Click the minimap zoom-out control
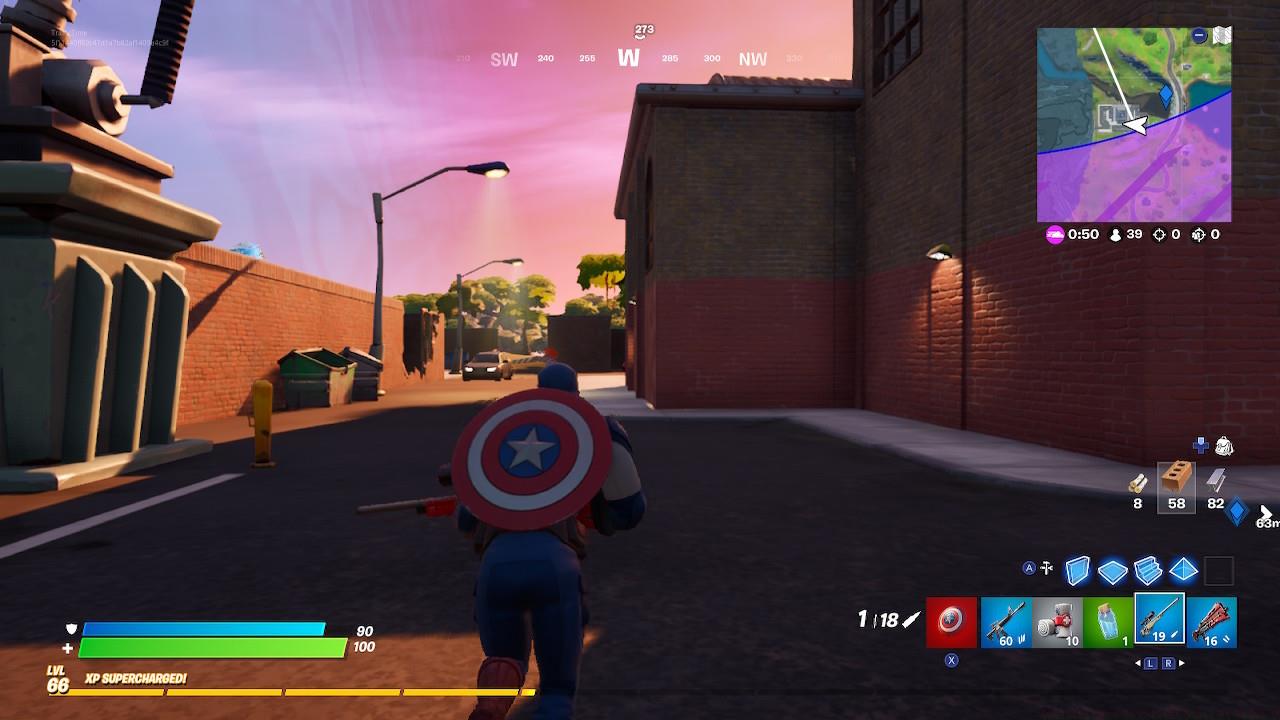The height and width of the screenshot is (720, 1280). click(x=1199, y=35)
